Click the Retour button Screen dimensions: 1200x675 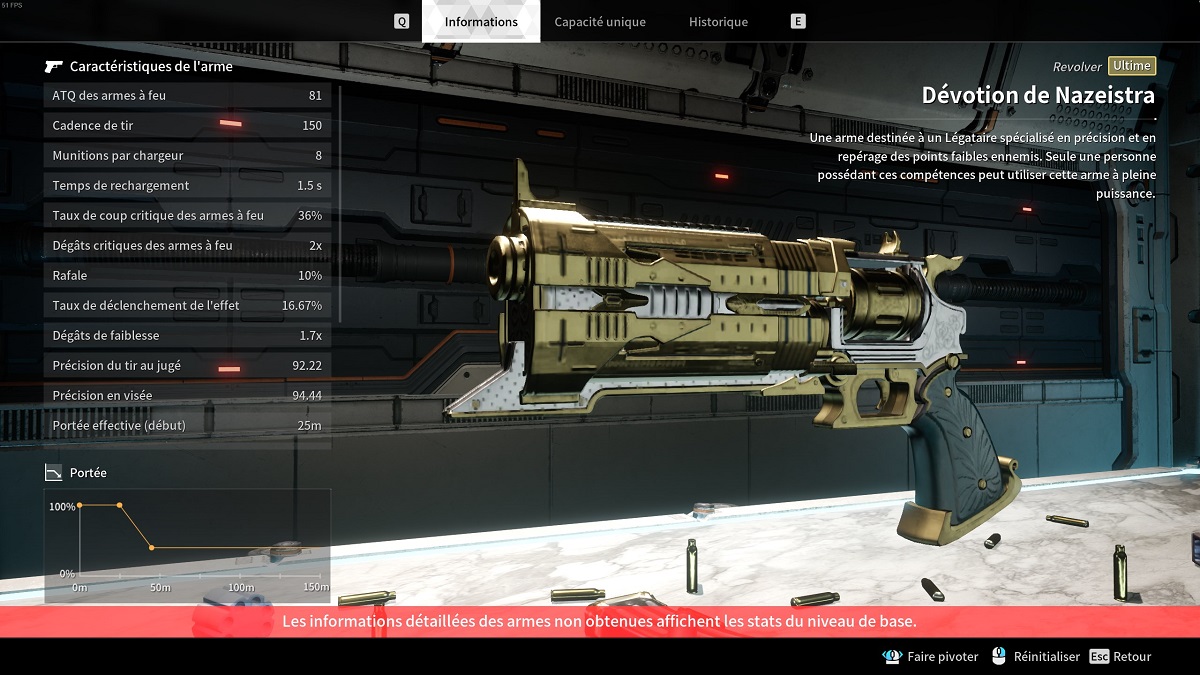click(x=1121, y=657)
